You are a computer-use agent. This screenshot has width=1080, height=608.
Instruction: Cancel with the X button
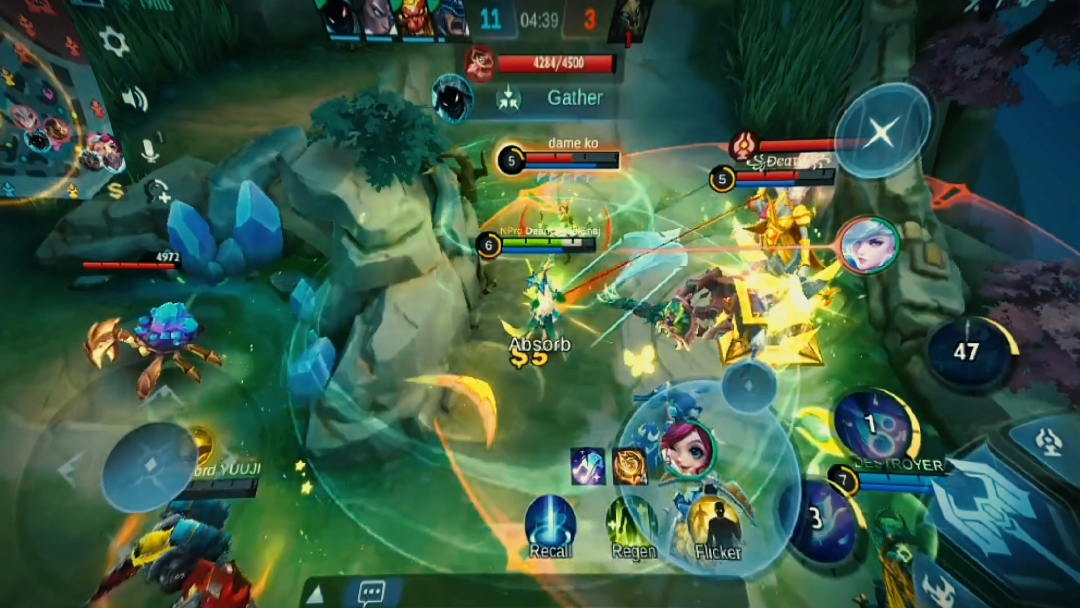click(x=880, y=131)
